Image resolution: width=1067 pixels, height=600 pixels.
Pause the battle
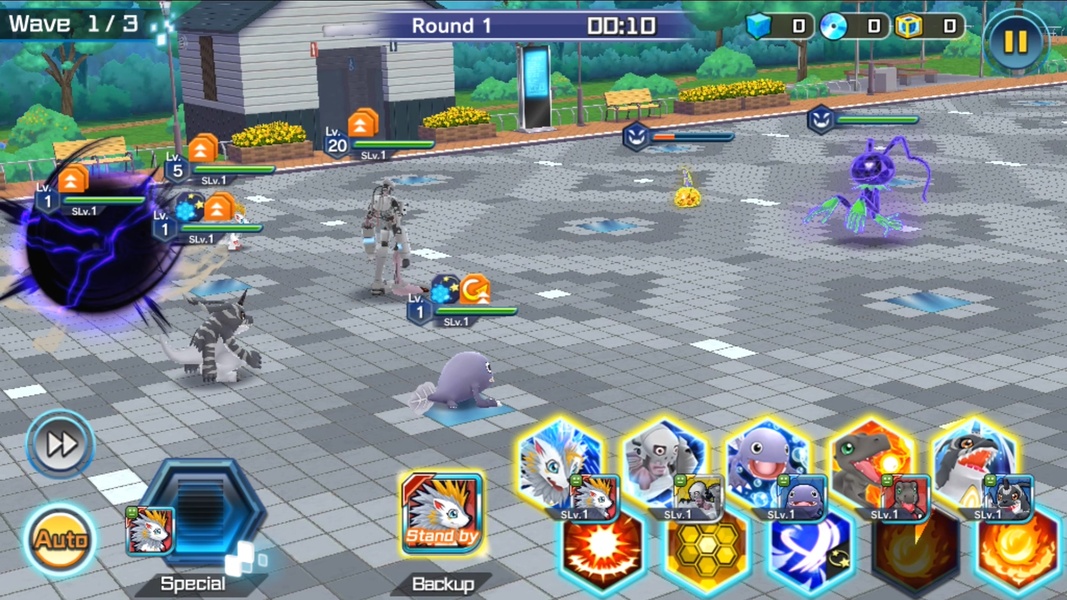1015,40
